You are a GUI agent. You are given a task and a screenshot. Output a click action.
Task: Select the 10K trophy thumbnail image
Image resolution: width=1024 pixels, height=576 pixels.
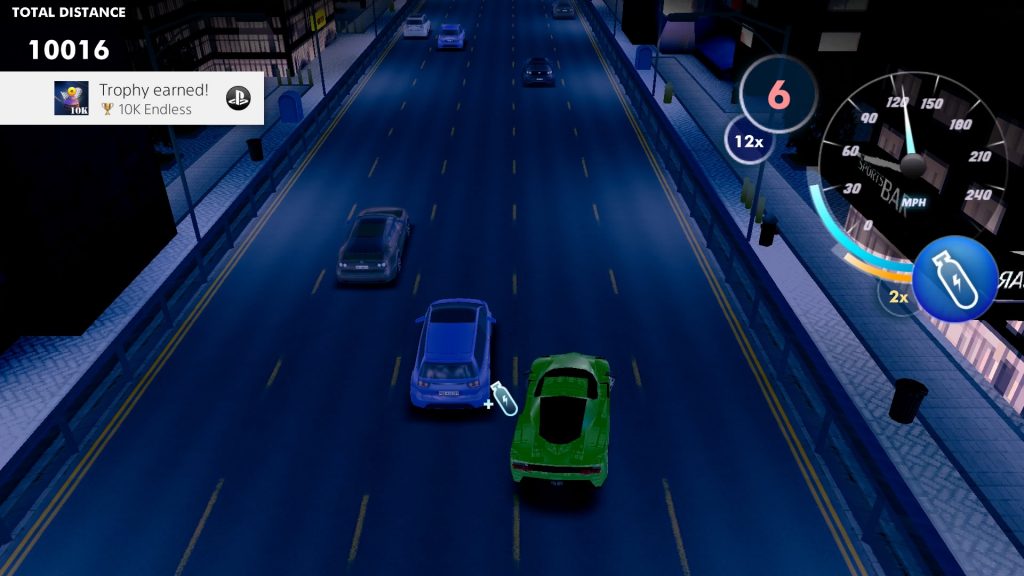pos(71,98)
